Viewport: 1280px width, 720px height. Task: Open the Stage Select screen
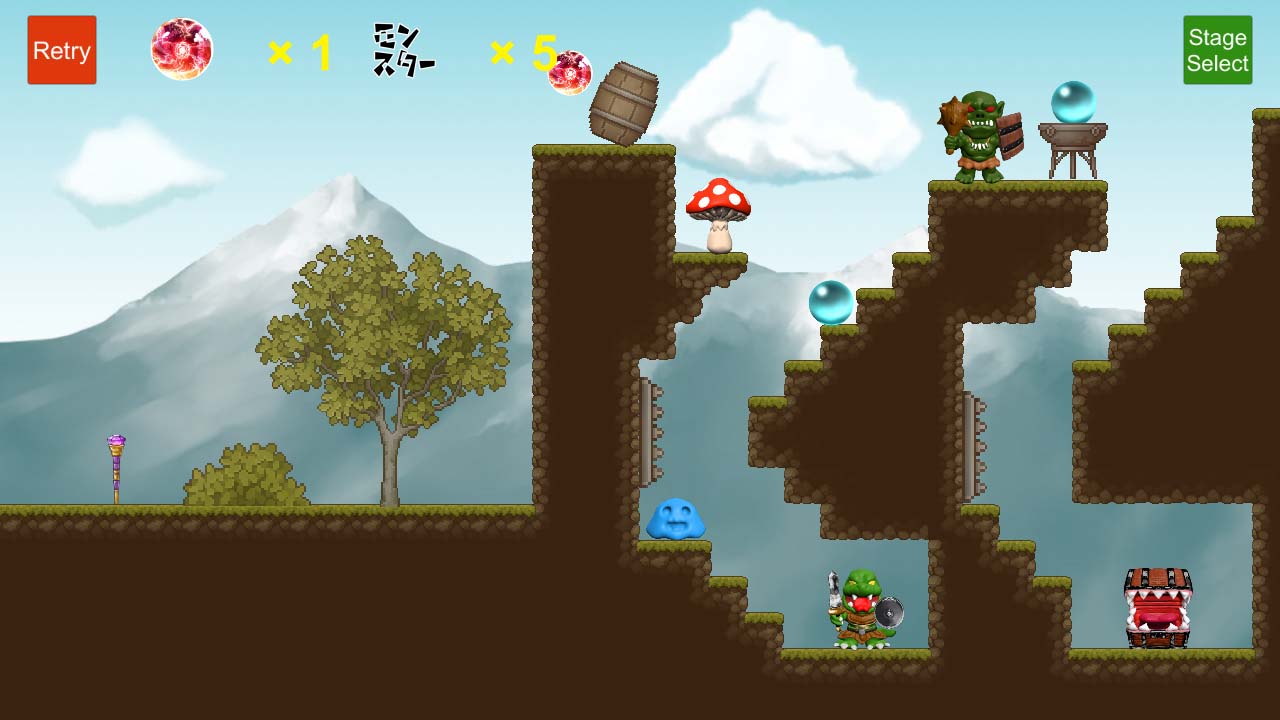tap(1217, 50)
